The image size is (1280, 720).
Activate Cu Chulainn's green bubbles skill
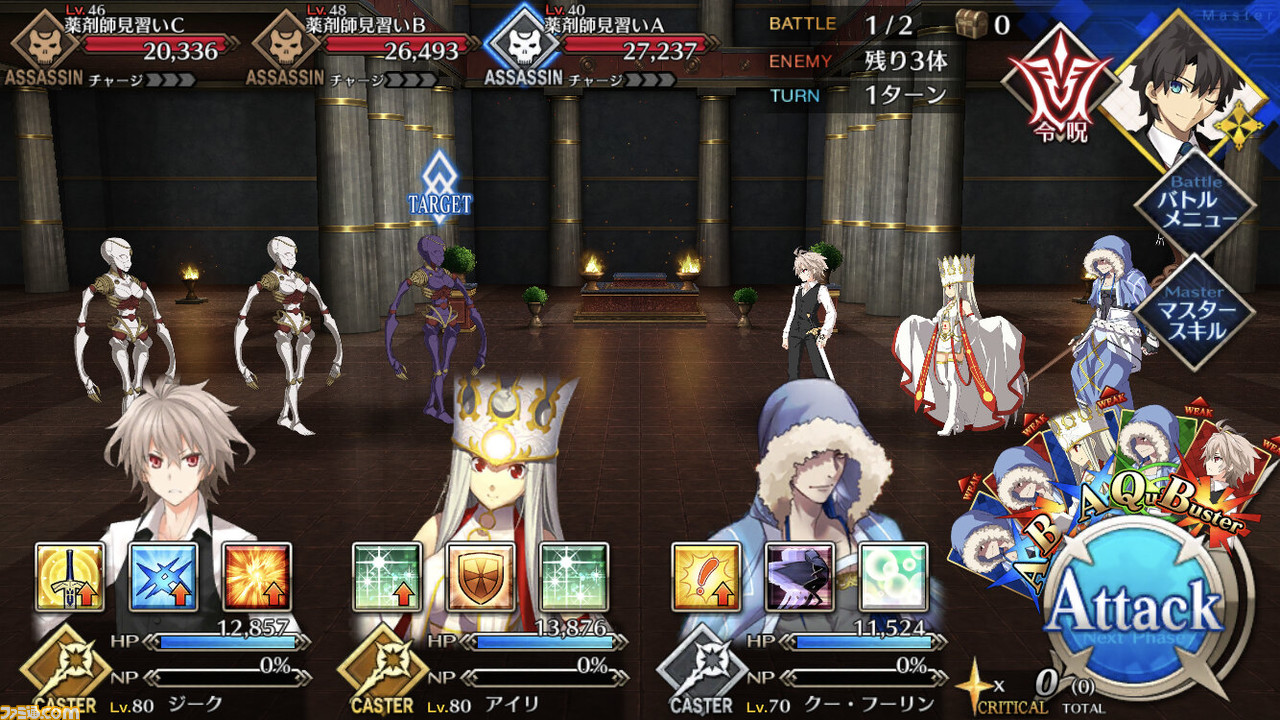892,577
